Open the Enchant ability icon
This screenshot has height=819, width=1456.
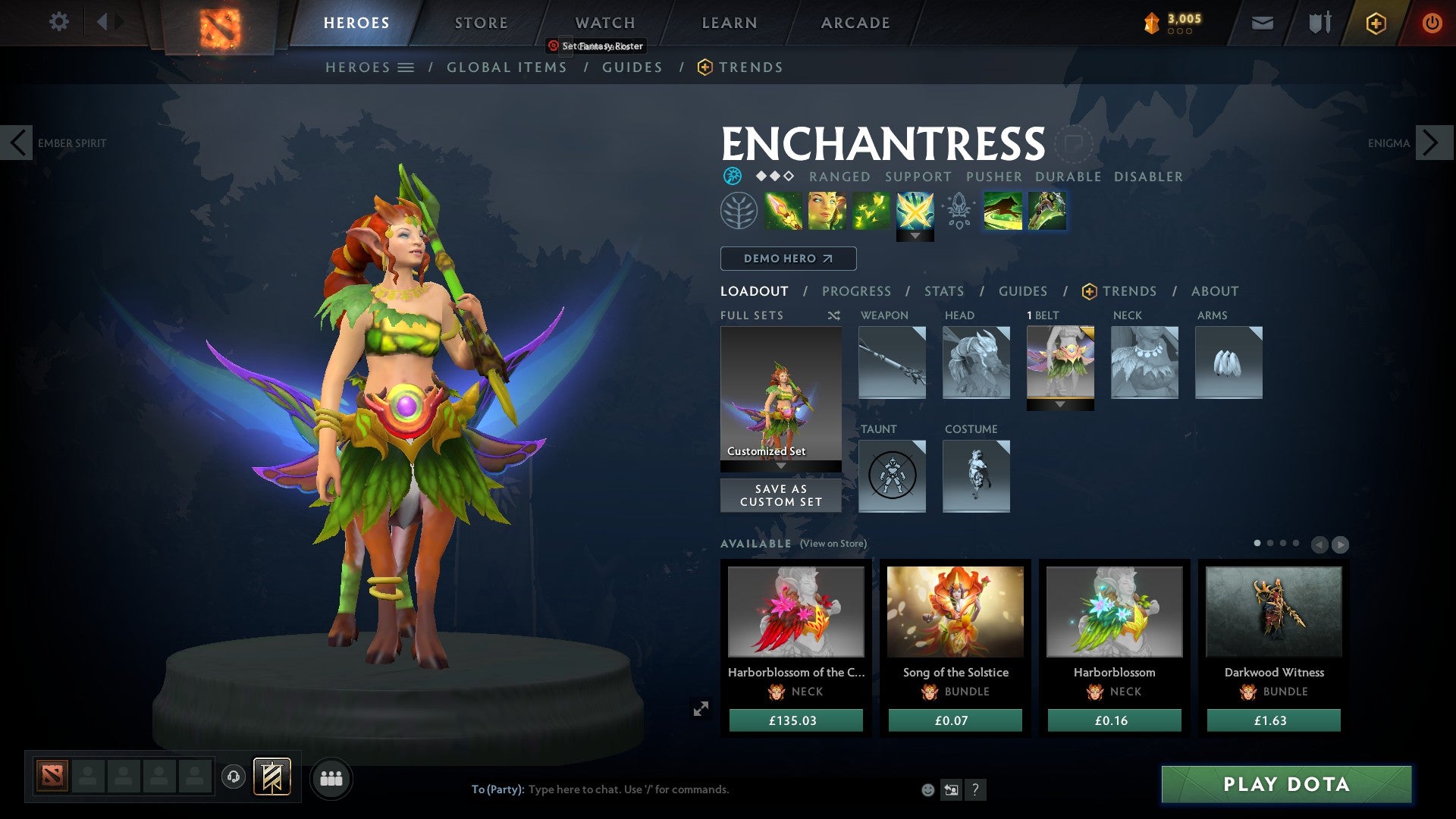[x=827, y=211]
